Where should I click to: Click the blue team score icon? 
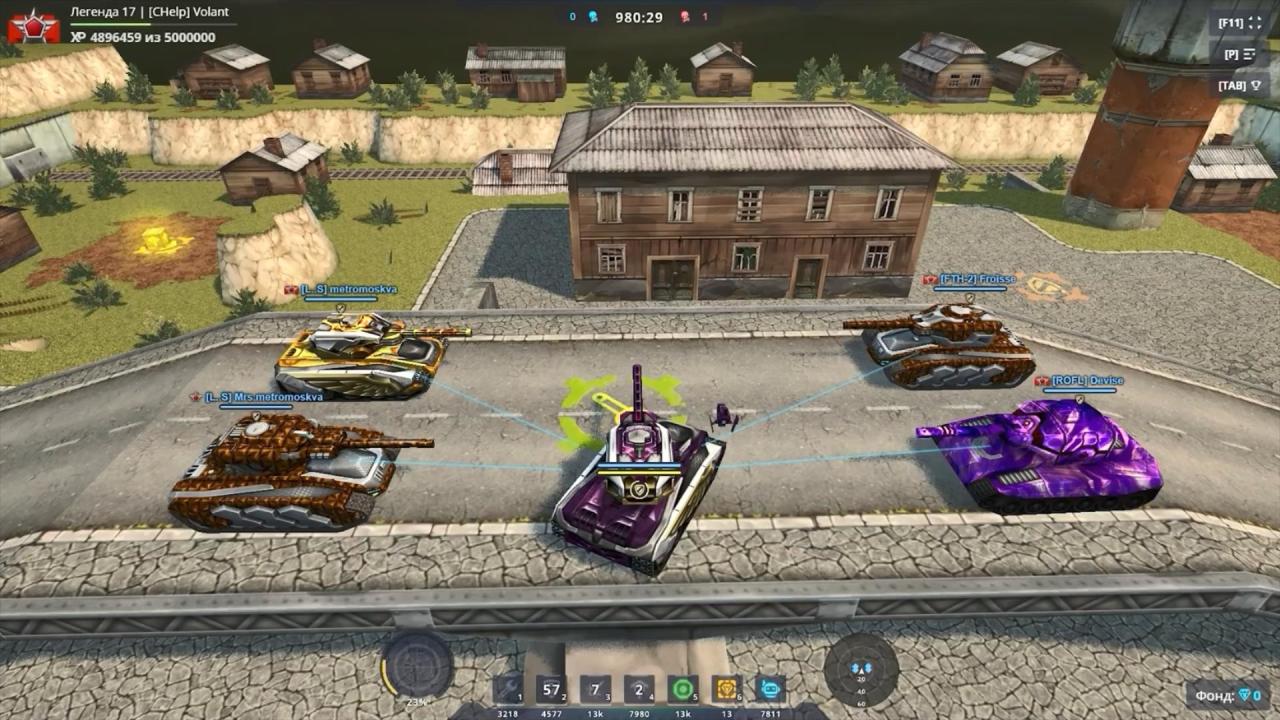pyautogui.click(x=592, y=16)
